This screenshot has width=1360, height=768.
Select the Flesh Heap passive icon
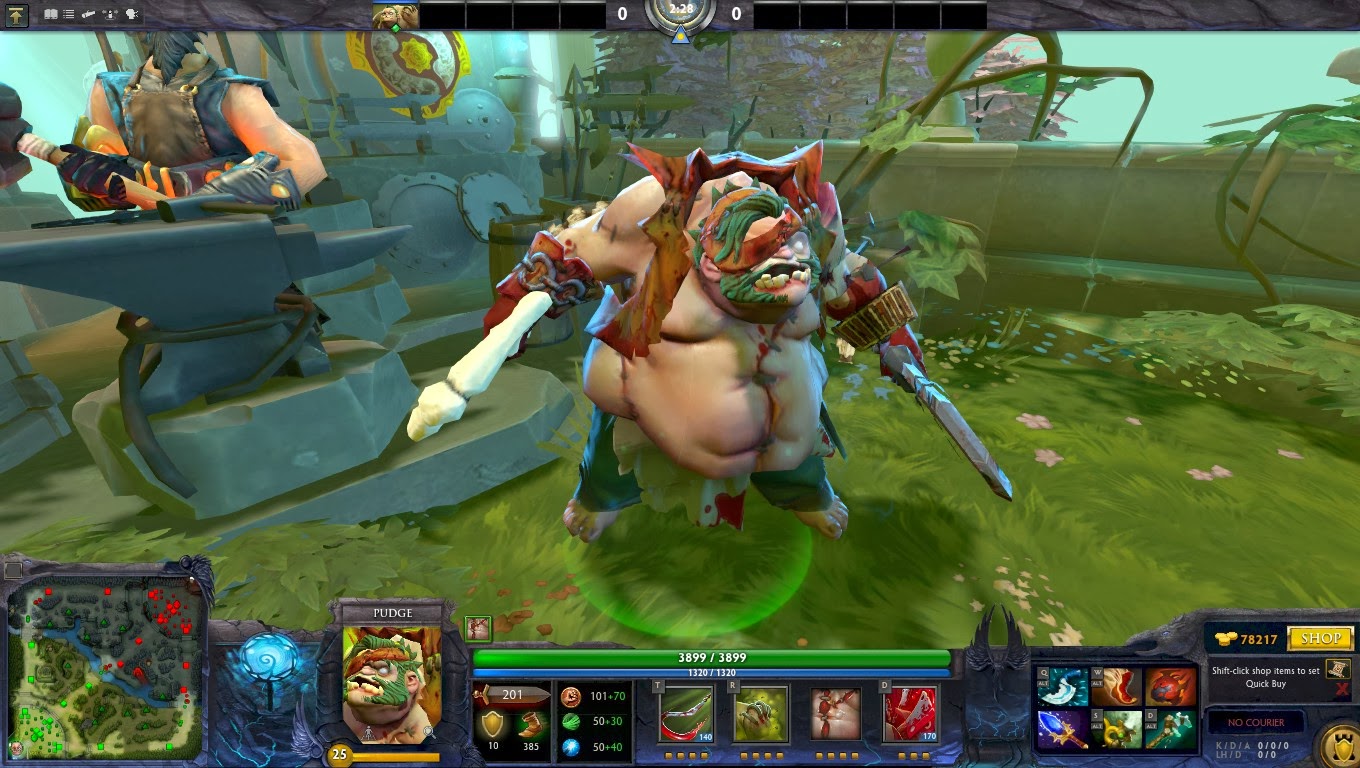(835, 713)
